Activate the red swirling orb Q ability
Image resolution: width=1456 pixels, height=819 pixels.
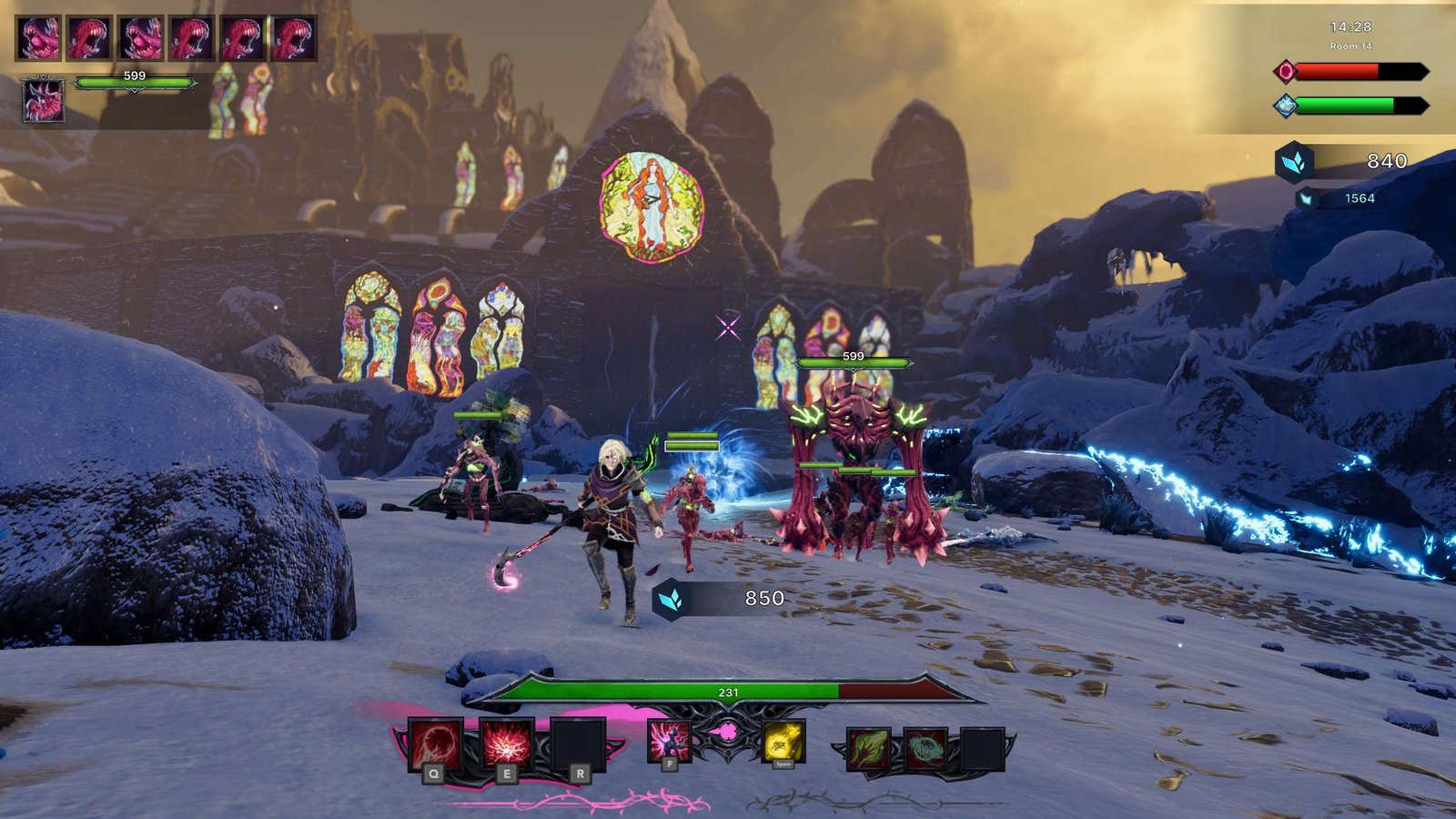click(x=435, y=743)
